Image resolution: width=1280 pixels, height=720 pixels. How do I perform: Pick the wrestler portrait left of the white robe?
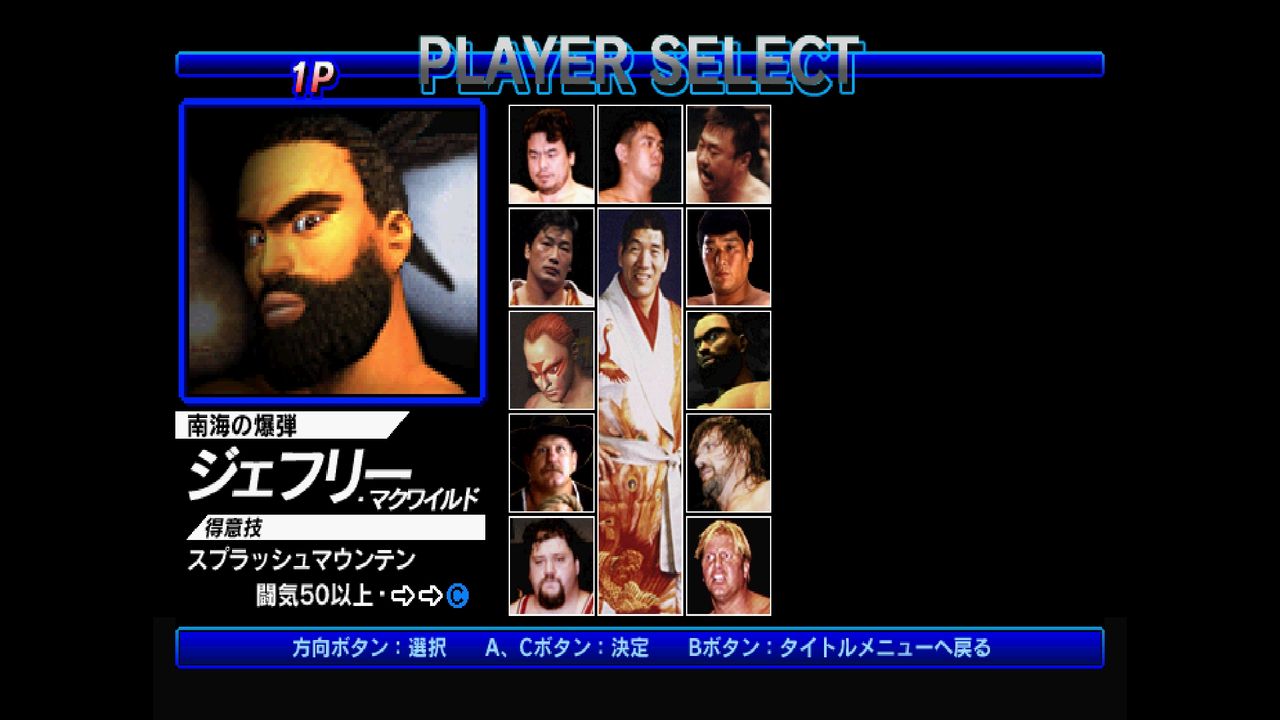click(550, 256)
